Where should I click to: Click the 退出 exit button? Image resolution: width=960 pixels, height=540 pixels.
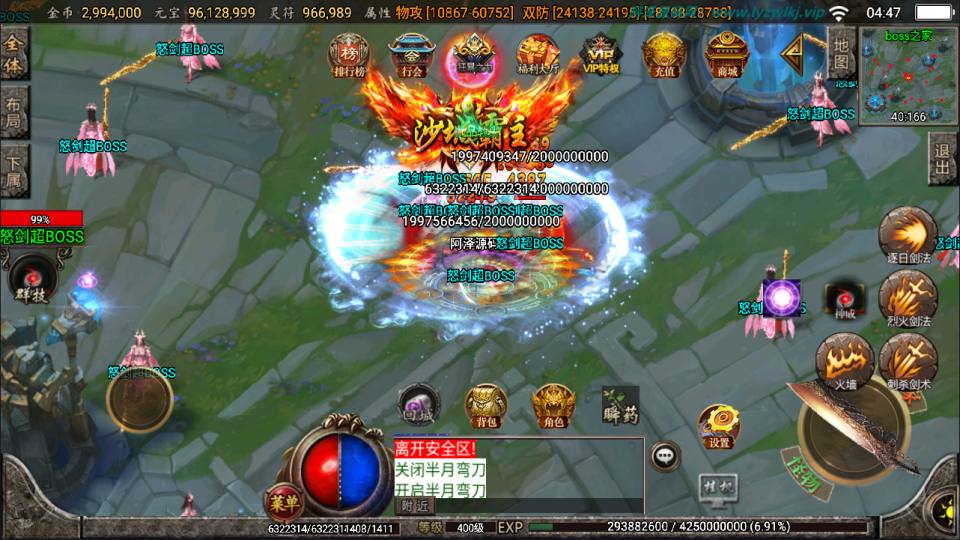pos(942,158)
